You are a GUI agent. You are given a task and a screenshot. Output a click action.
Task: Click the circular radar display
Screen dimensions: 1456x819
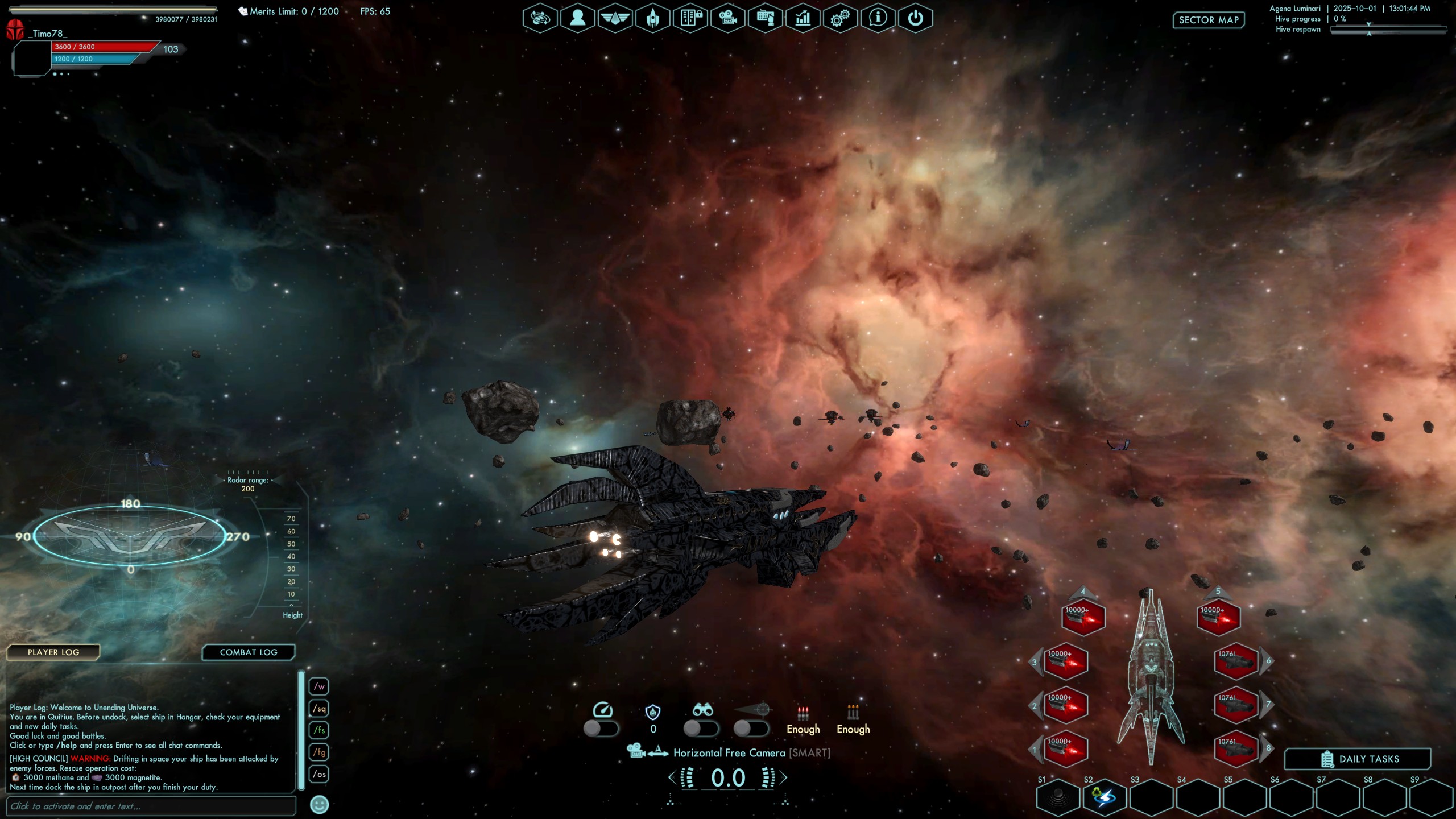click(x=130, y=536)
